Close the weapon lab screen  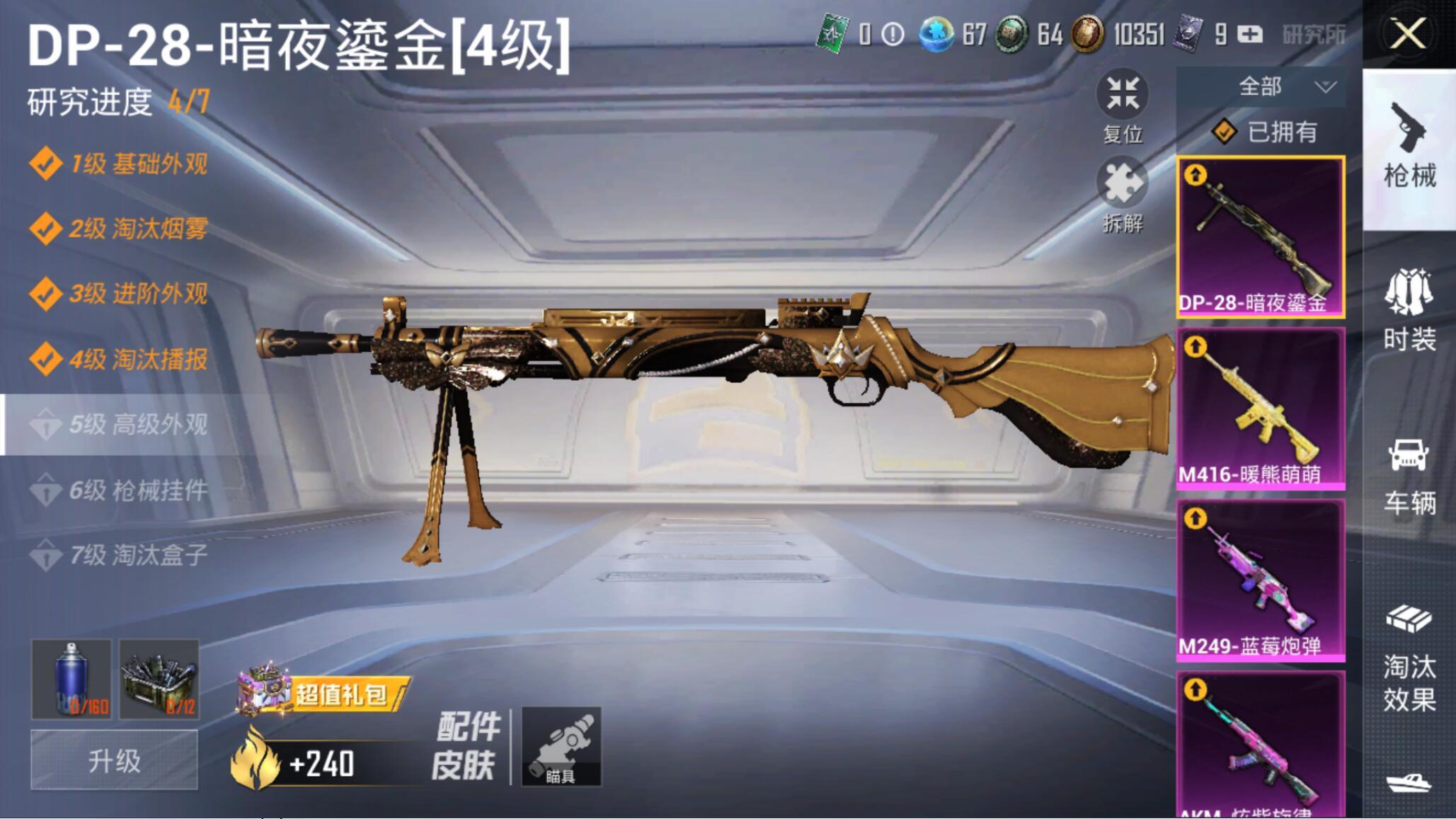click(x=1407, y=34)
